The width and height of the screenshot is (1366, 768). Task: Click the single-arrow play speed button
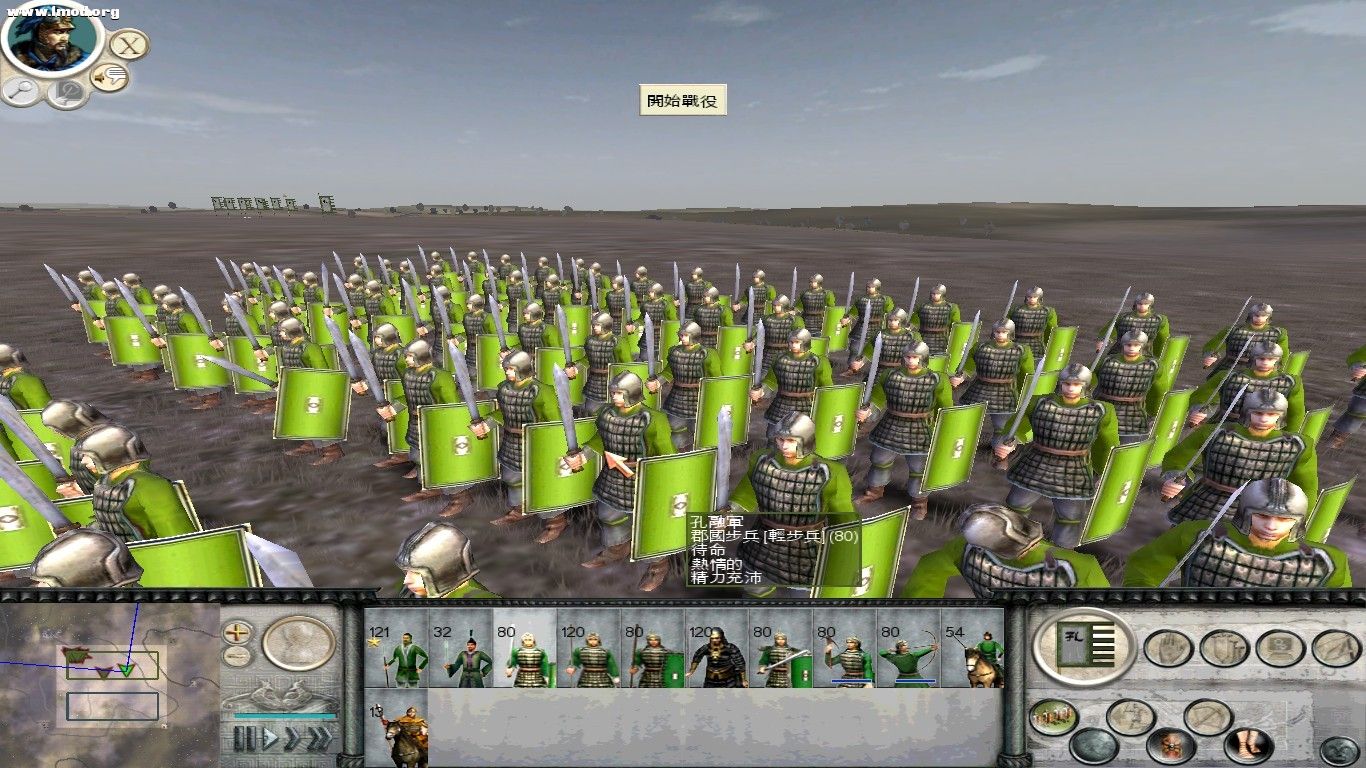[x=270, y=737]
